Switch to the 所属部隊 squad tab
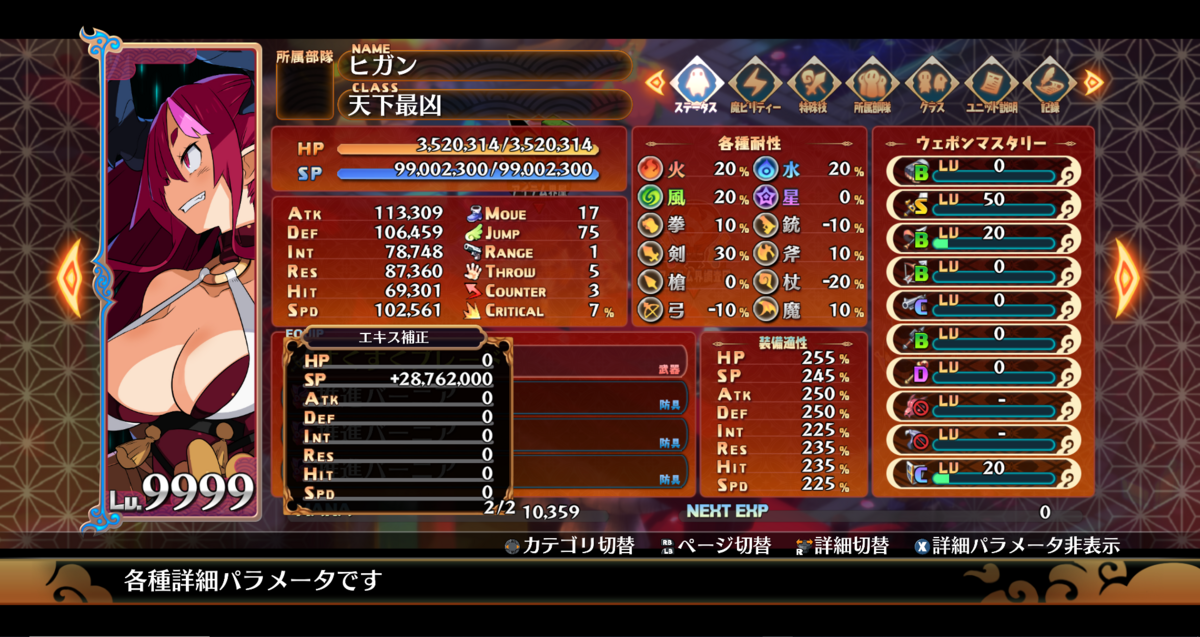This screenshot has height=637, width=1200. coord(873,82)
